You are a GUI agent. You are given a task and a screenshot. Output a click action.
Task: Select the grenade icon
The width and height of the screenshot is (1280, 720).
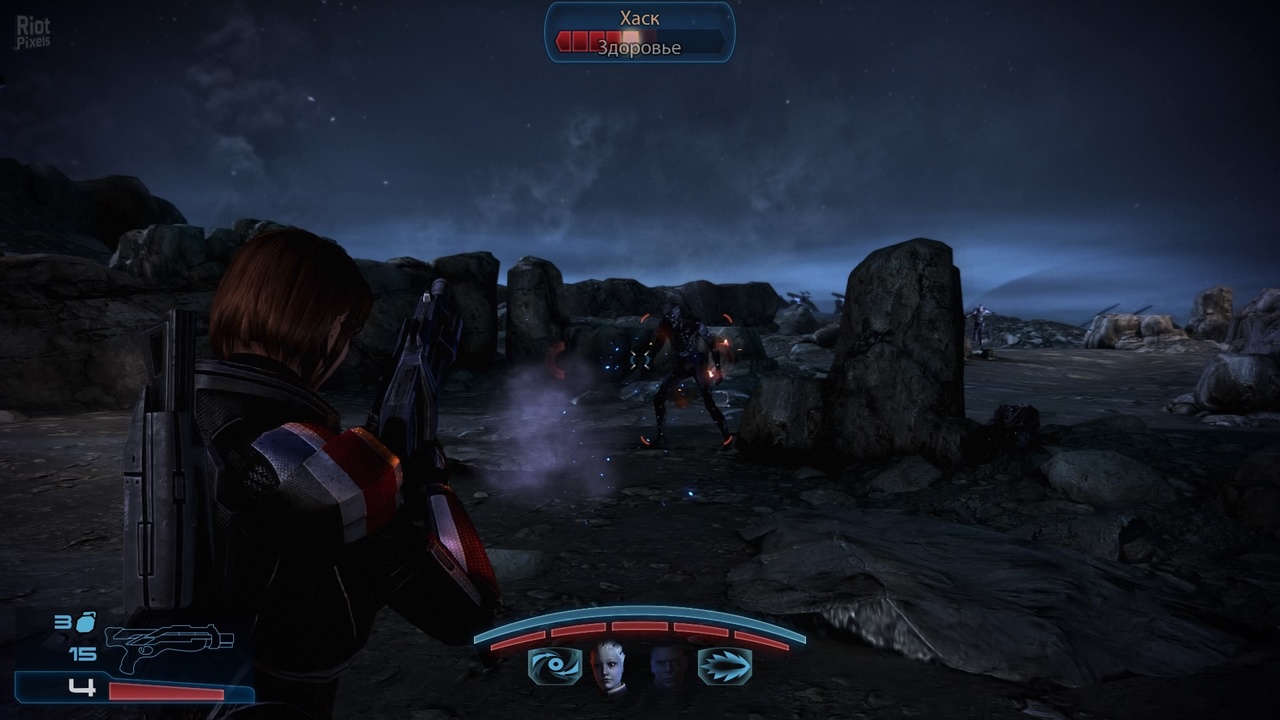86,623
